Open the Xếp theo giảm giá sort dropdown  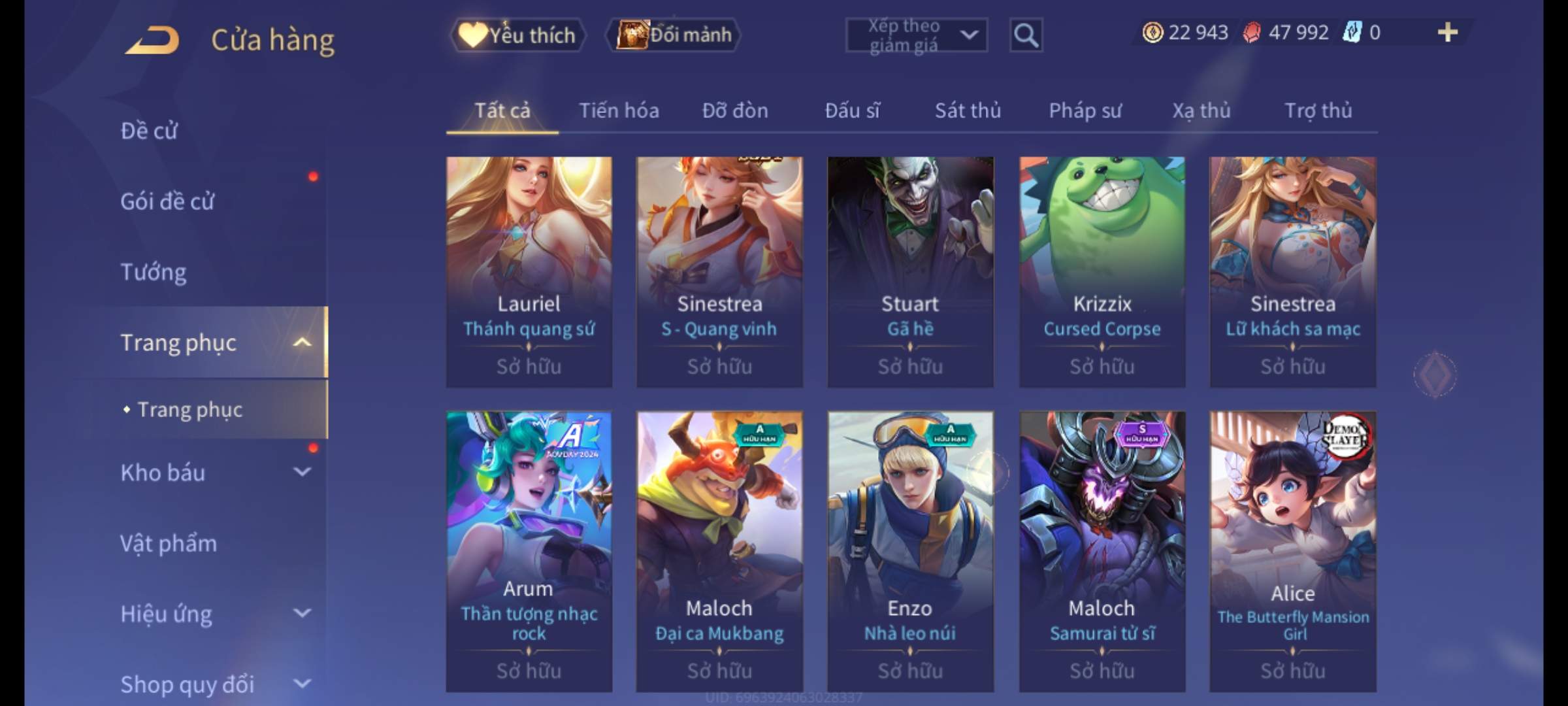(x=916, y=35)
